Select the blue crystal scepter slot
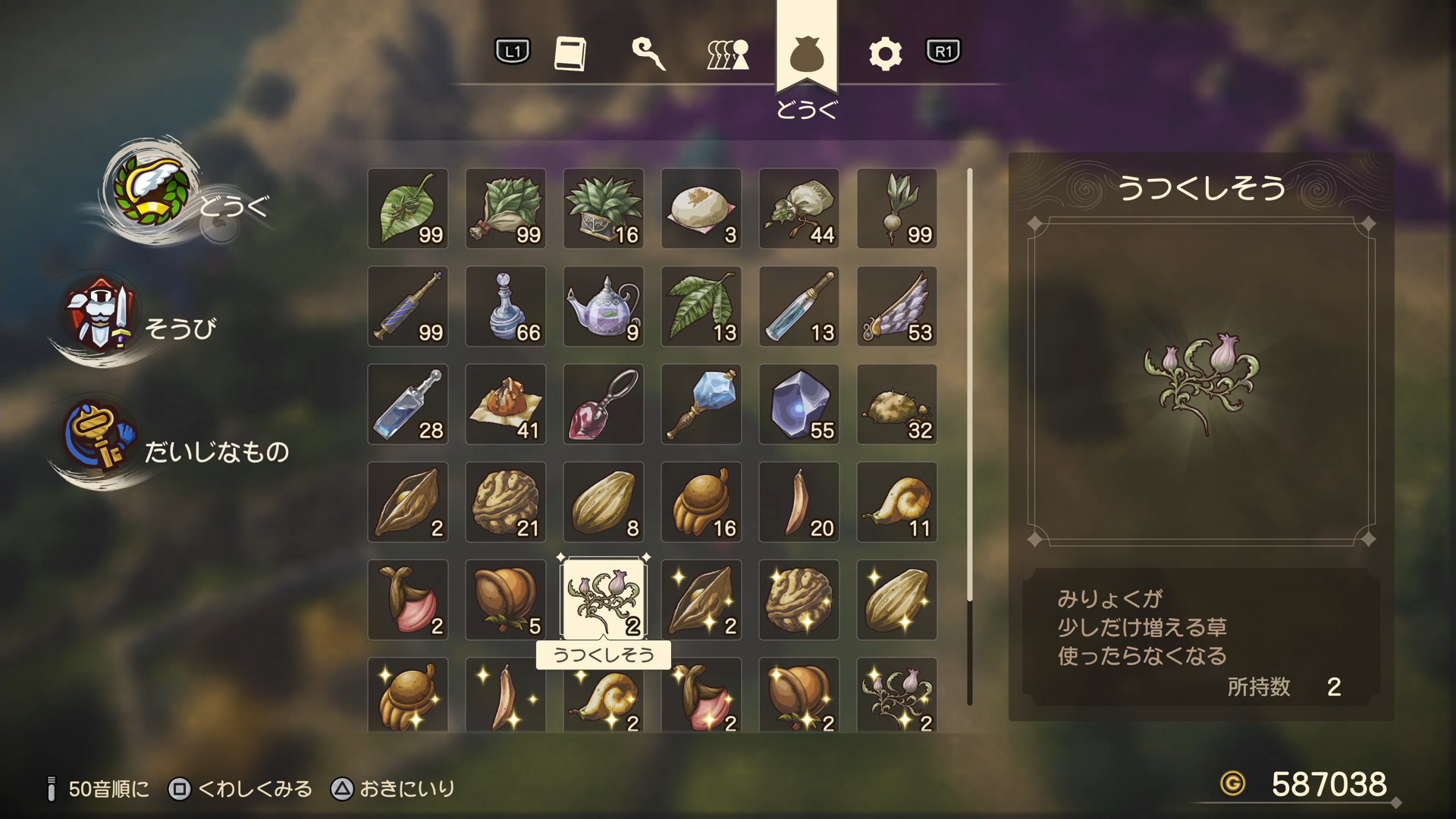 (x=701, y=404)
